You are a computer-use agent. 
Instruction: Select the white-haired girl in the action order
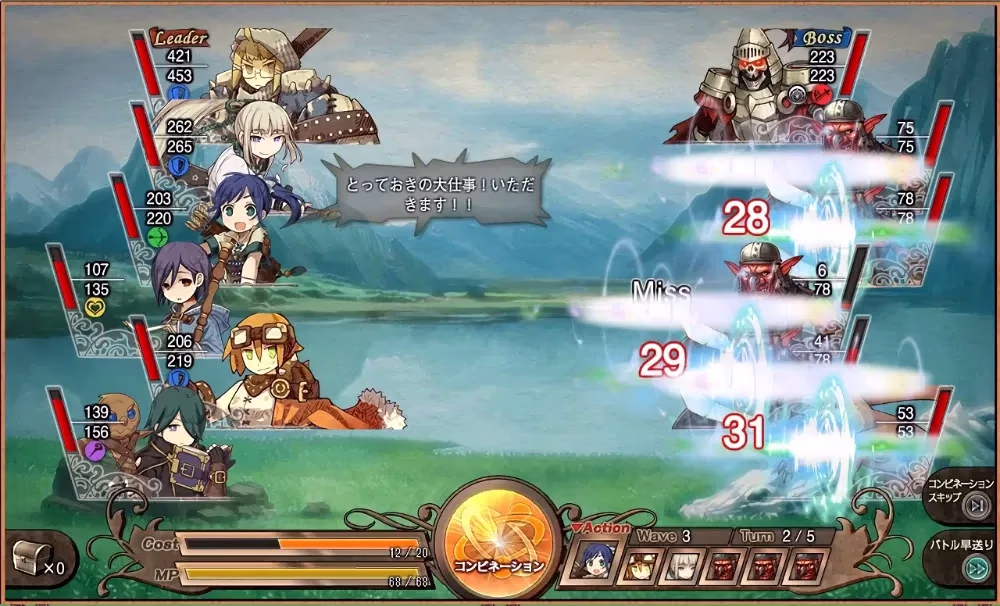click(682, 567)
